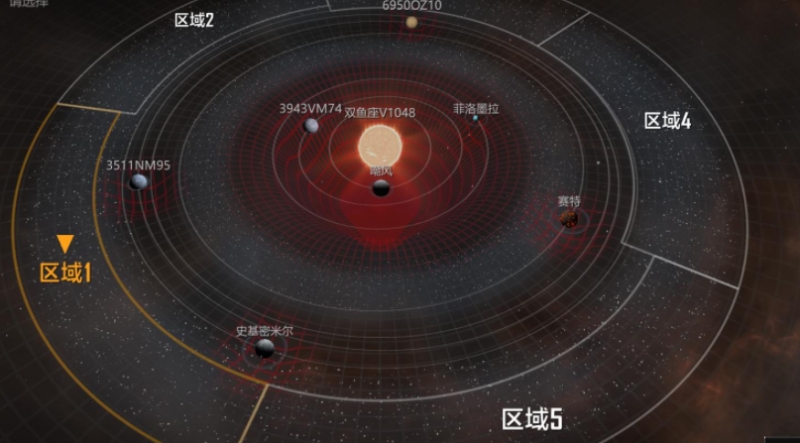
Task: Select the planet marker 3943VM74
Action: click(311, 125)
